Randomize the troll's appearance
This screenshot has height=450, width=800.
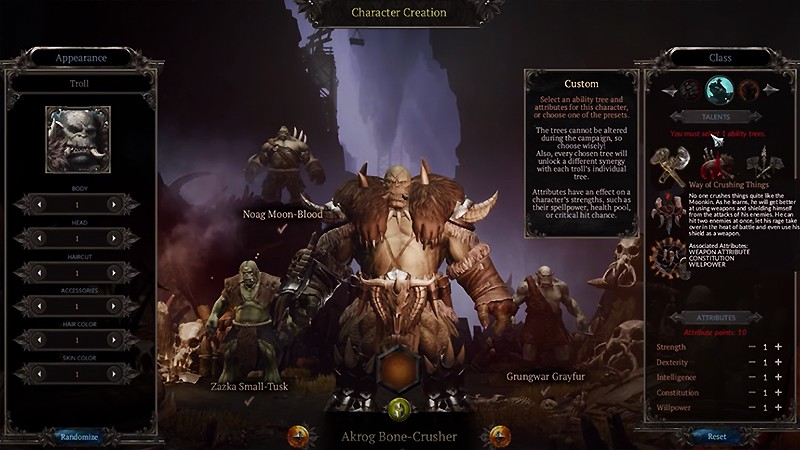click(79, 437)
